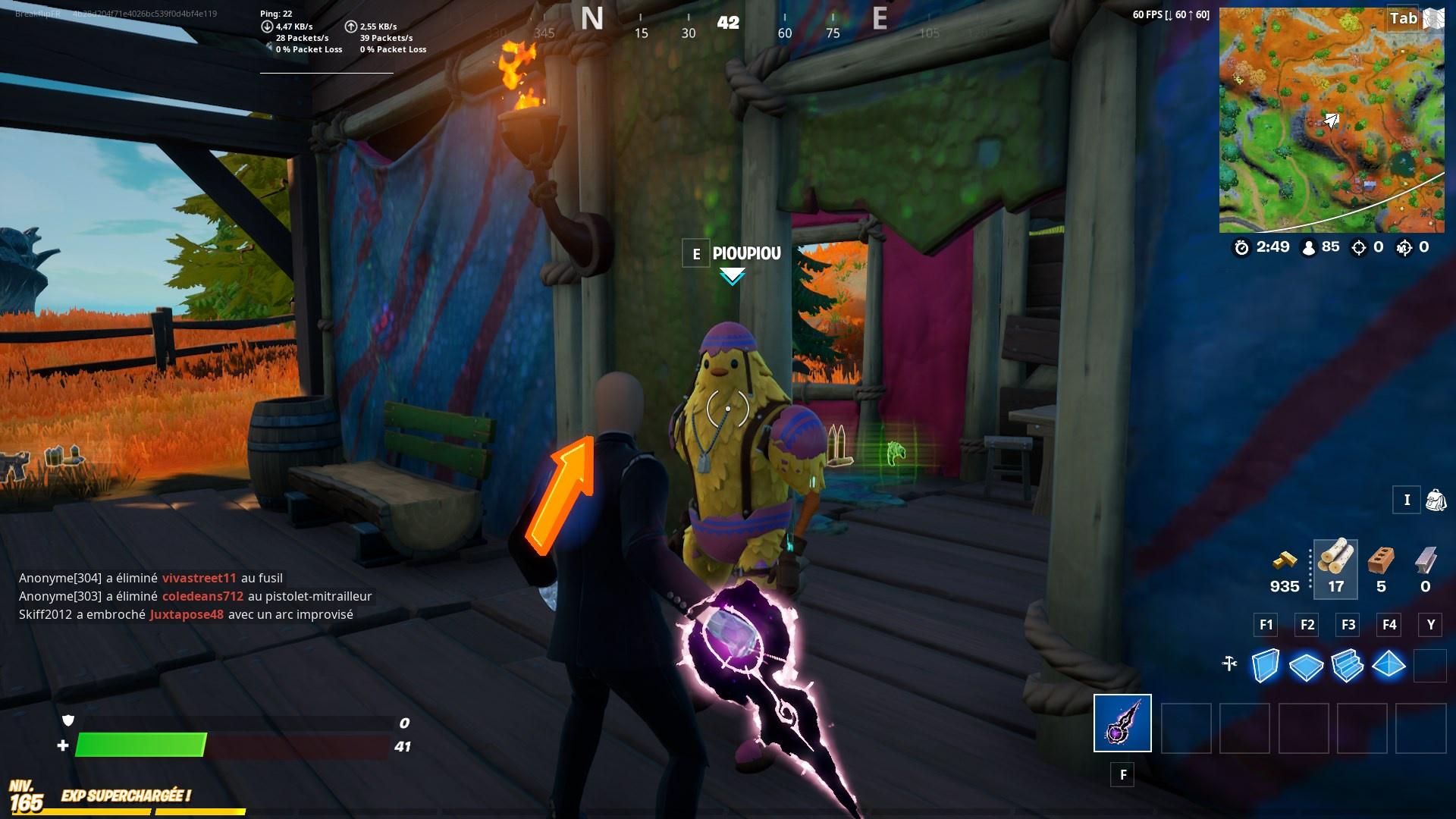The width and height of the screenshot is (1456, 819).
Task: Click the players-remaining silhouette icon
Action: tap(1308, 248)
